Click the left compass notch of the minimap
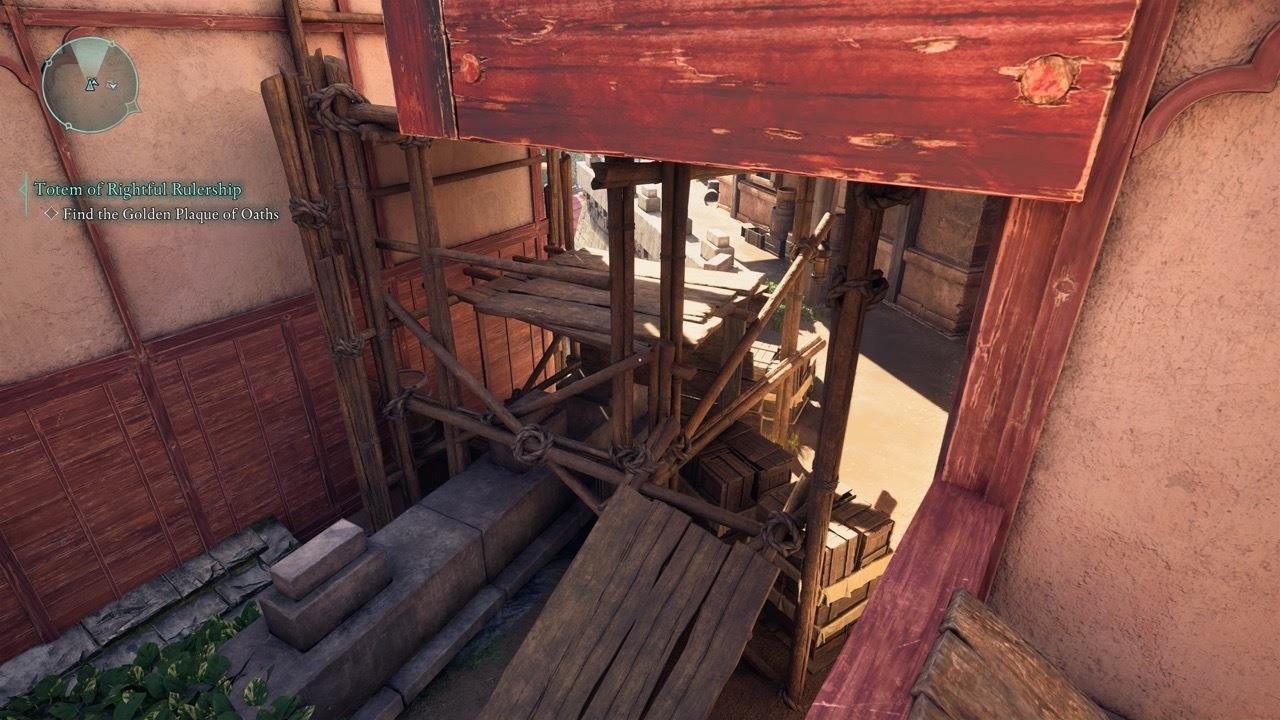 click(x=49, y=62)
